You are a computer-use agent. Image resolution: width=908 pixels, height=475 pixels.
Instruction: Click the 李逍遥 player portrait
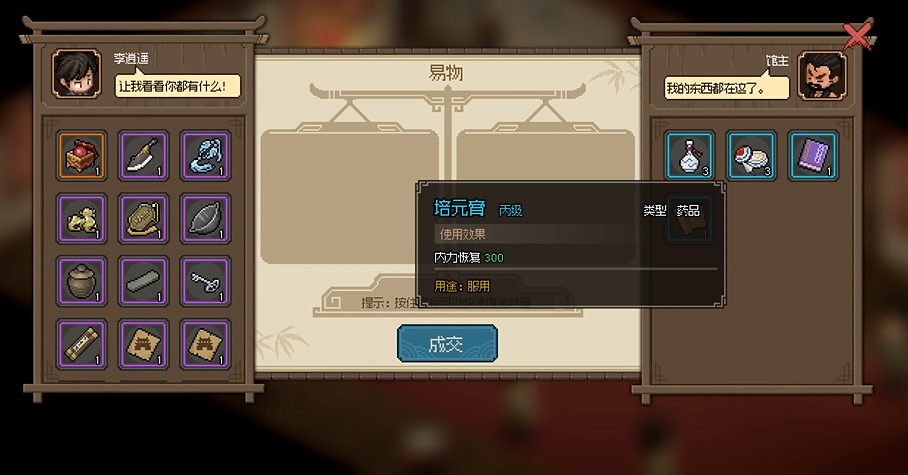point(76,76)
